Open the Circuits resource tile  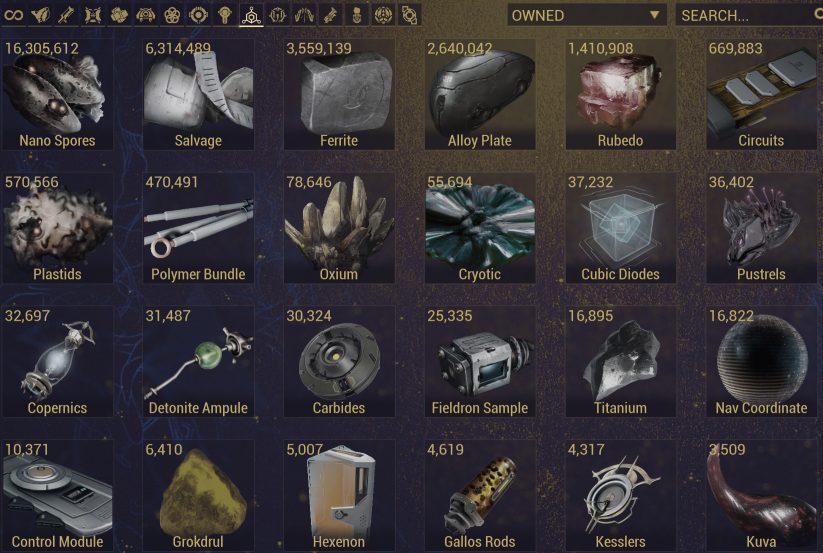761,95
